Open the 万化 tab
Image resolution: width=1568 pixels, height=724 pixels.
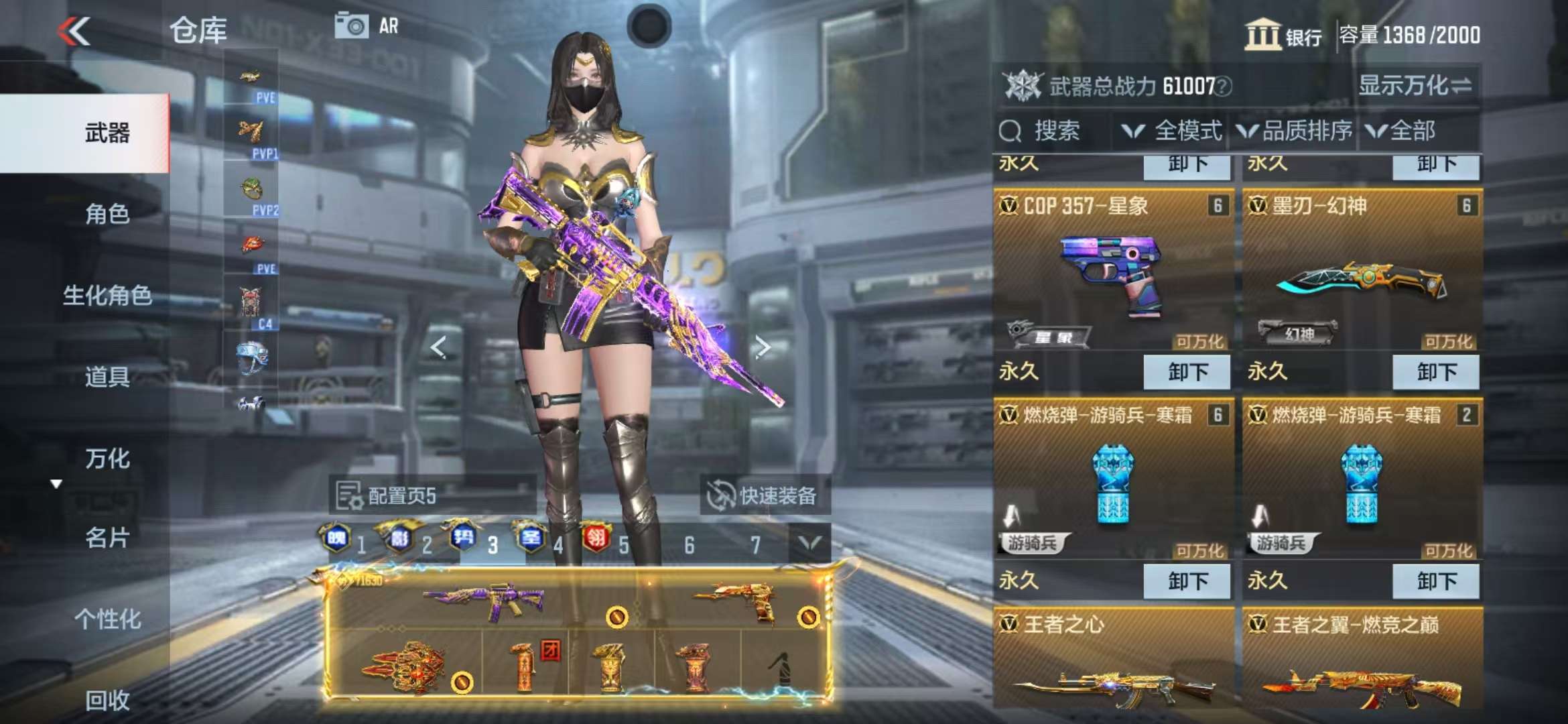pos(107,459)
